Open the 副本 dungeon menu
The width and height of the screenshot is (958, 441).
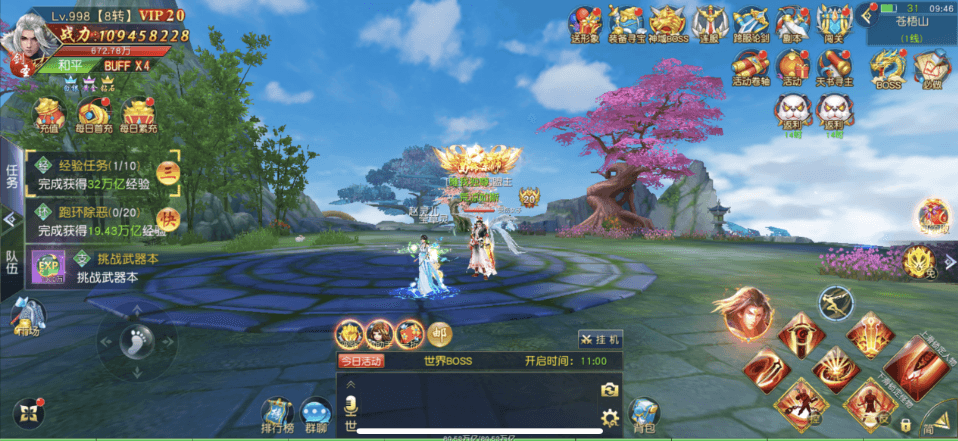(x=791, y=22)
